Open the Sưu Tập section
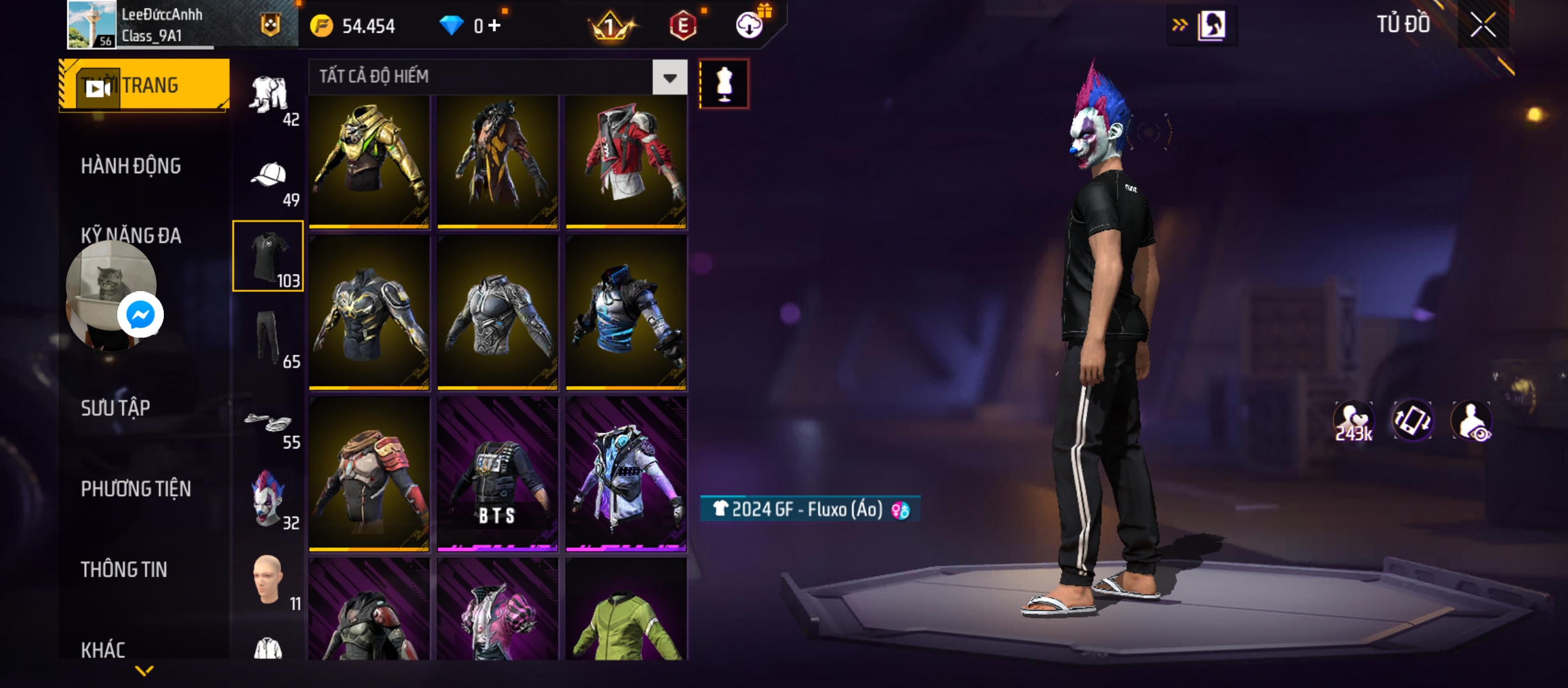 click(x=115, y=408)
